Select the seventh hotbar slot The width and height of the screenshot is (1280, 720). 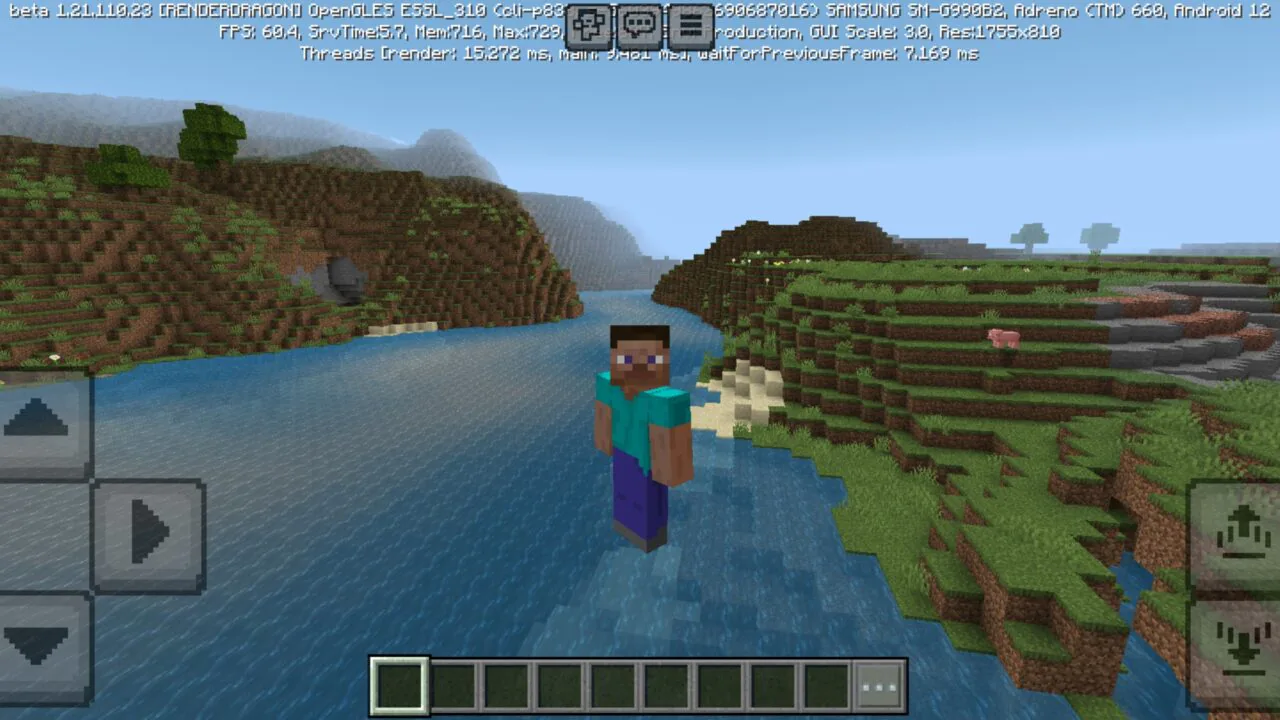[x=721, y=684]
